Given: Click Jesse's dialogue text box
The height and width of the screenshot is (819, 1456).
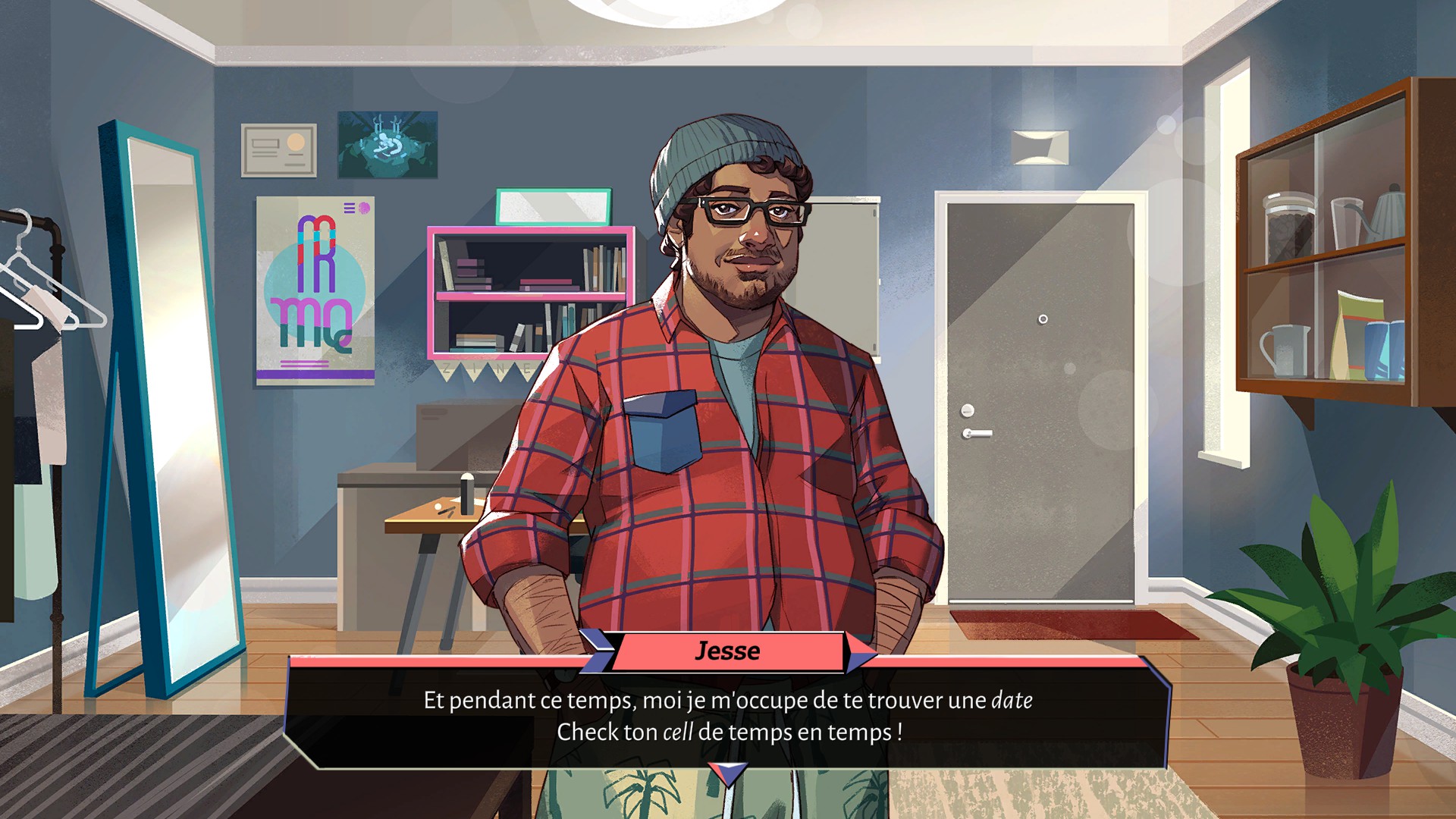Looking at the screenshot, I should 727,716.
